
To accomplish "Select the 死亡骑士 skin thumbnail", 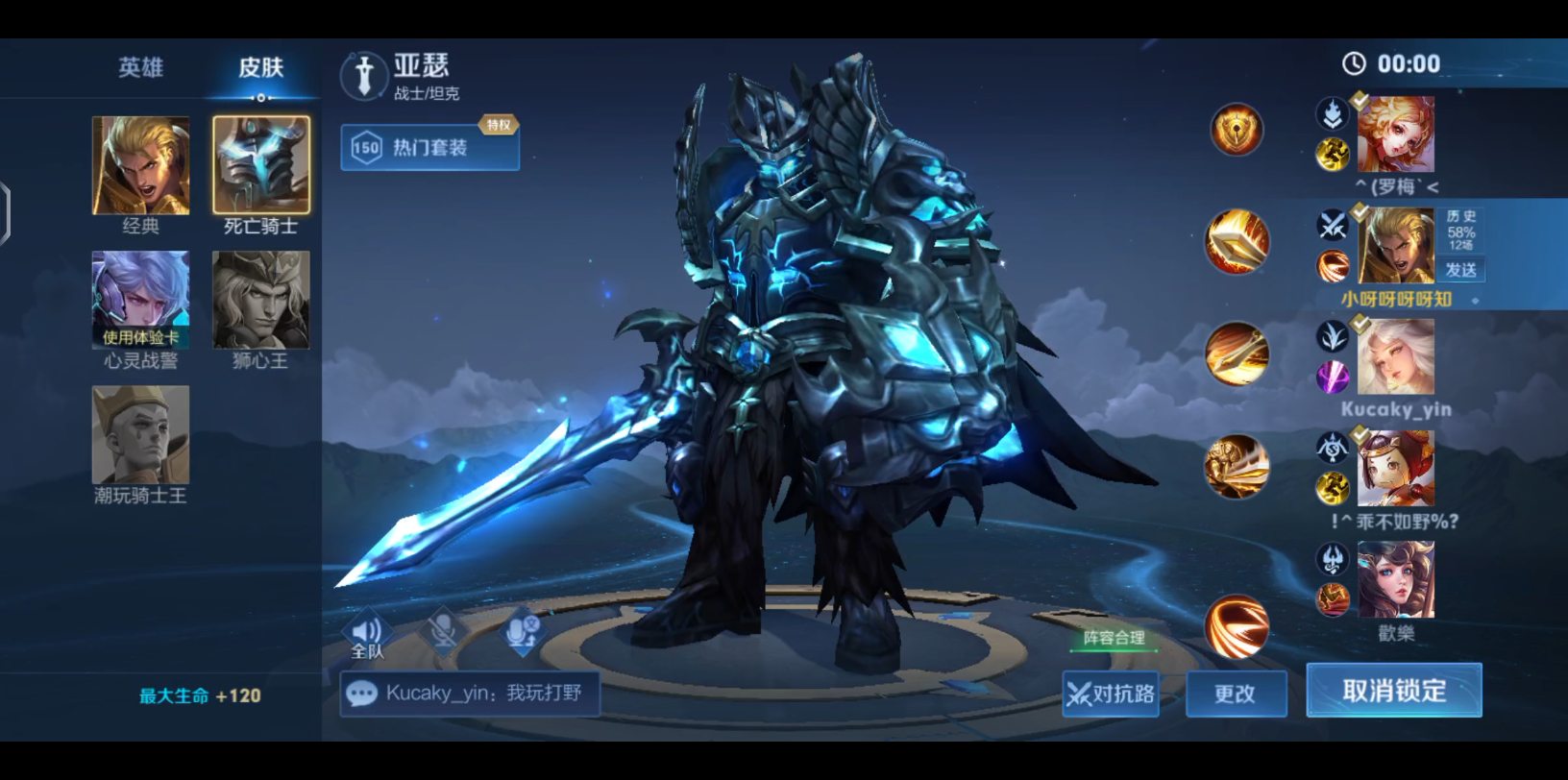I will (261, 165).
